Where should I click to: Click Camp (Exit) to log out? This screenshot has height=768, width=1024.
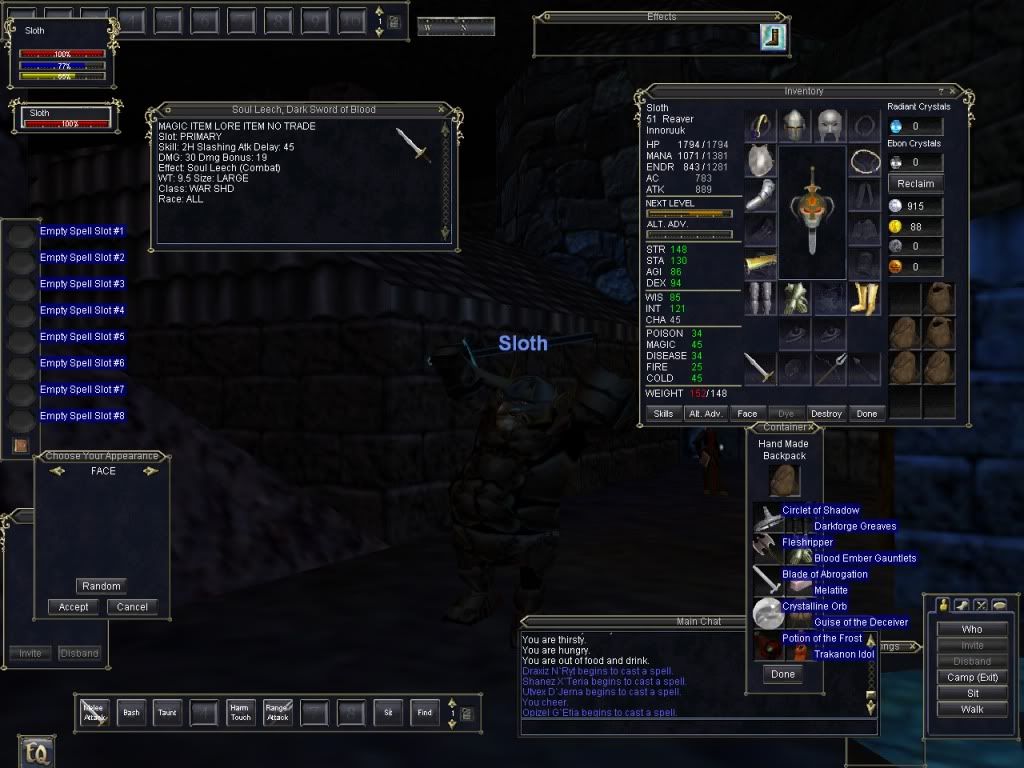coord(971,677)
